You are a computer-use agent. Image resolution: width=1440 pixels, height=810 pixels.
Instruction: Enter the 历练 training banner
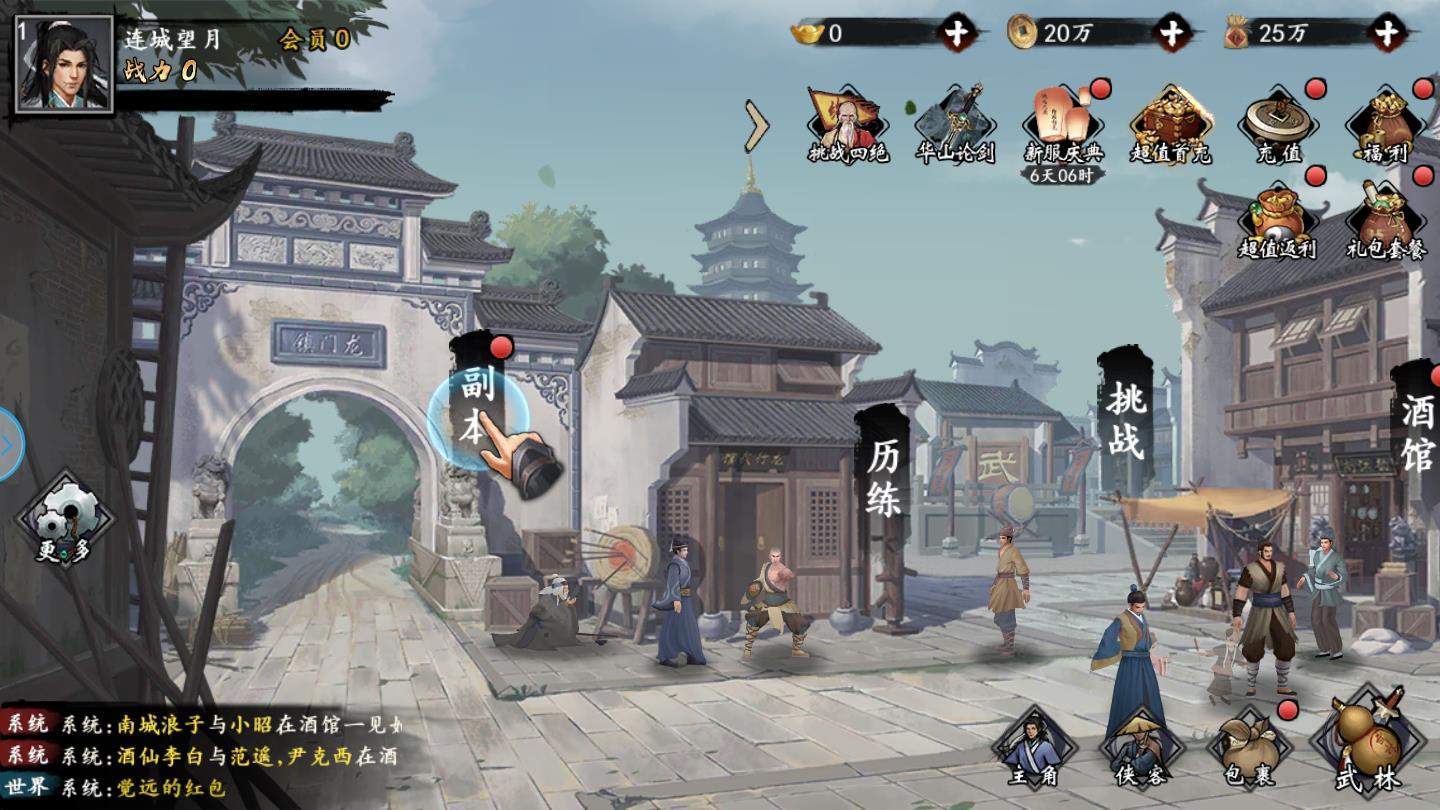(x=884, y=478)
